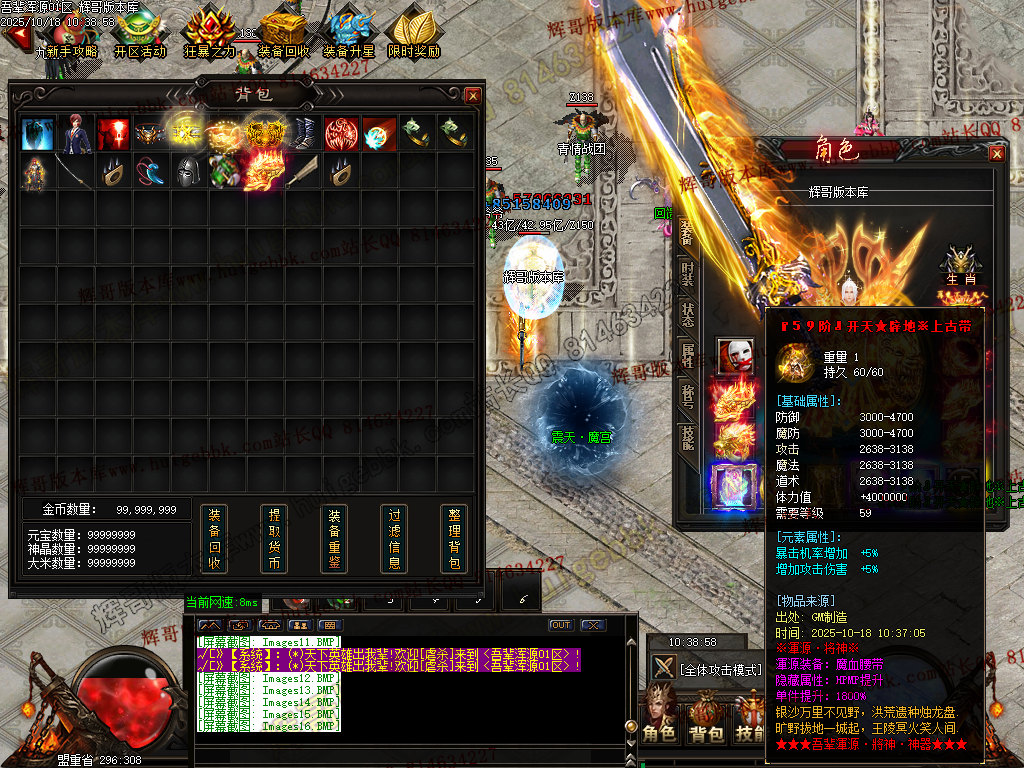Open the 过滤信息 filter button

[394, 539]
